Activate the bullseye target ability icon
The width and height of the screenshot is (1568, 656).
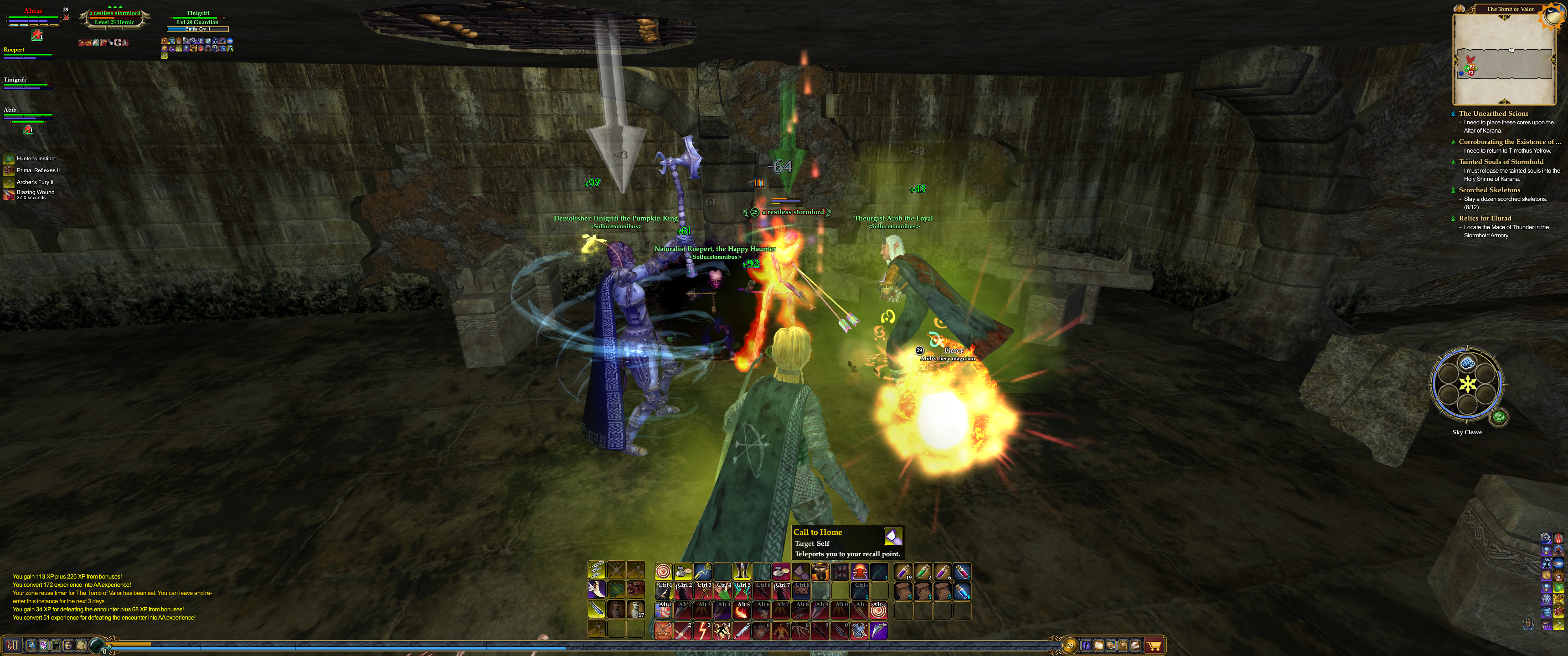tap(663, 571)
